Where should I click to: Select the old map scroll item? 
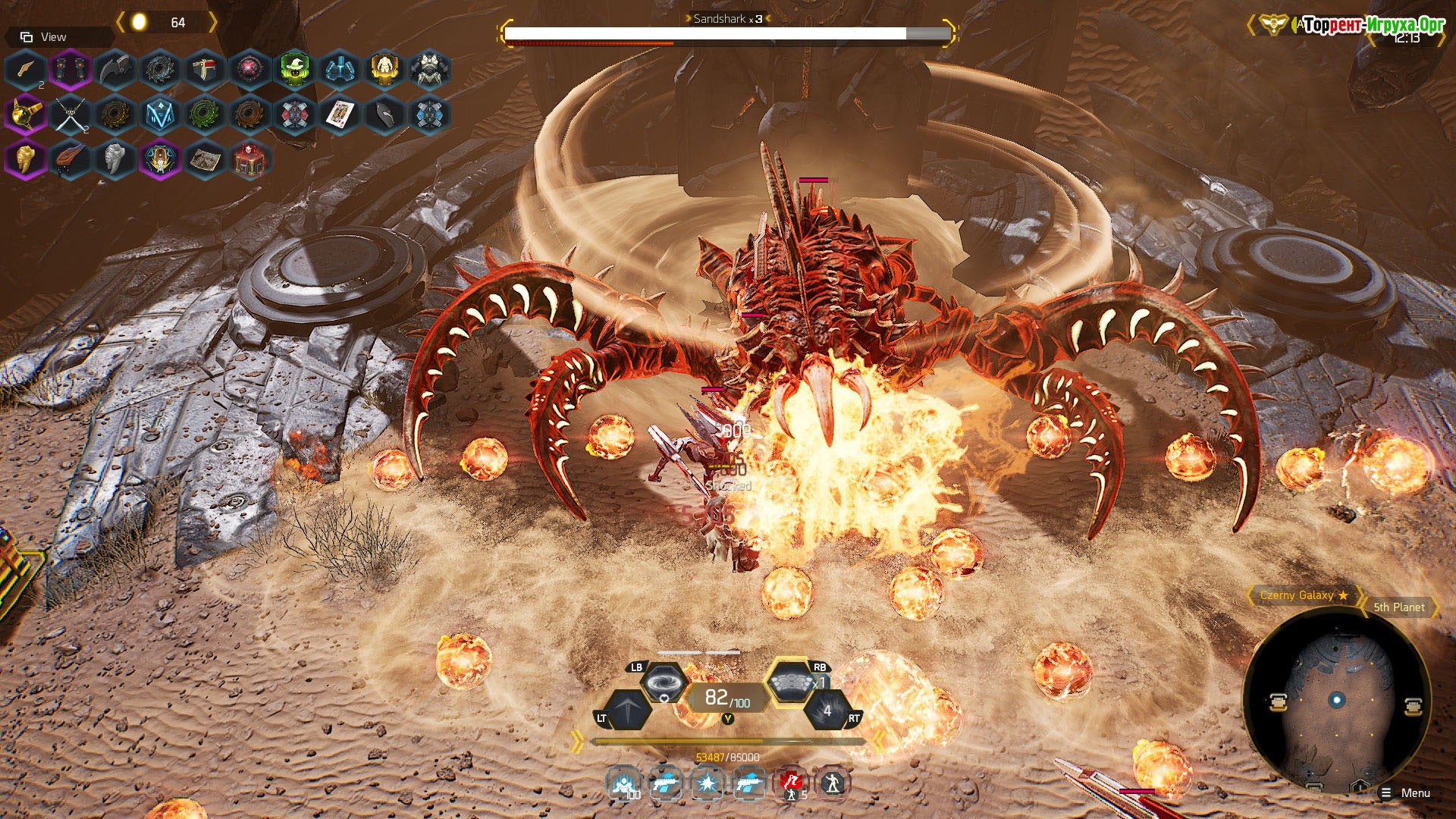204,160
